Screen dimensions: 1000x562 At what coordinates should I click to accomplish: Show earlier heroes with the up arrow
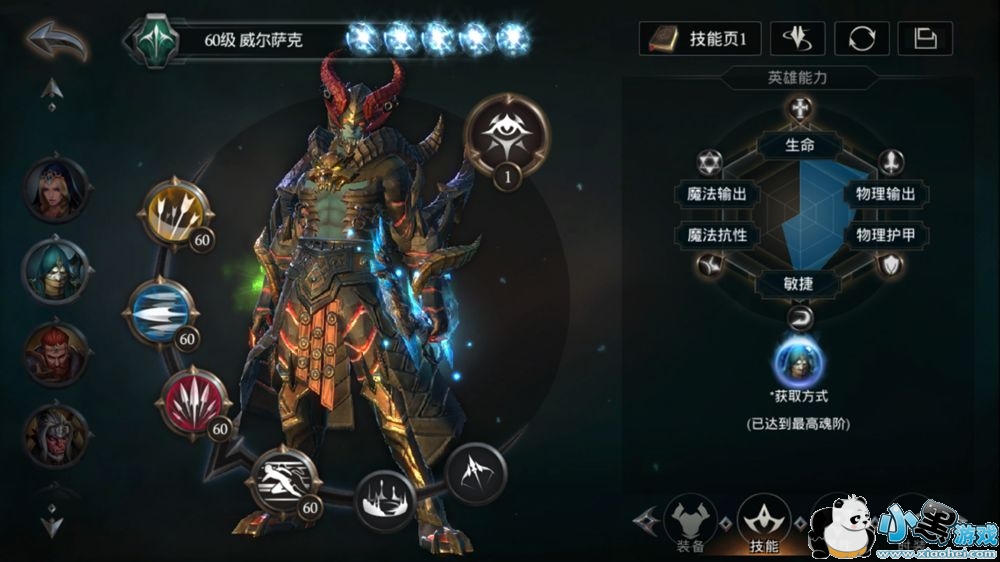pos(52,93)
